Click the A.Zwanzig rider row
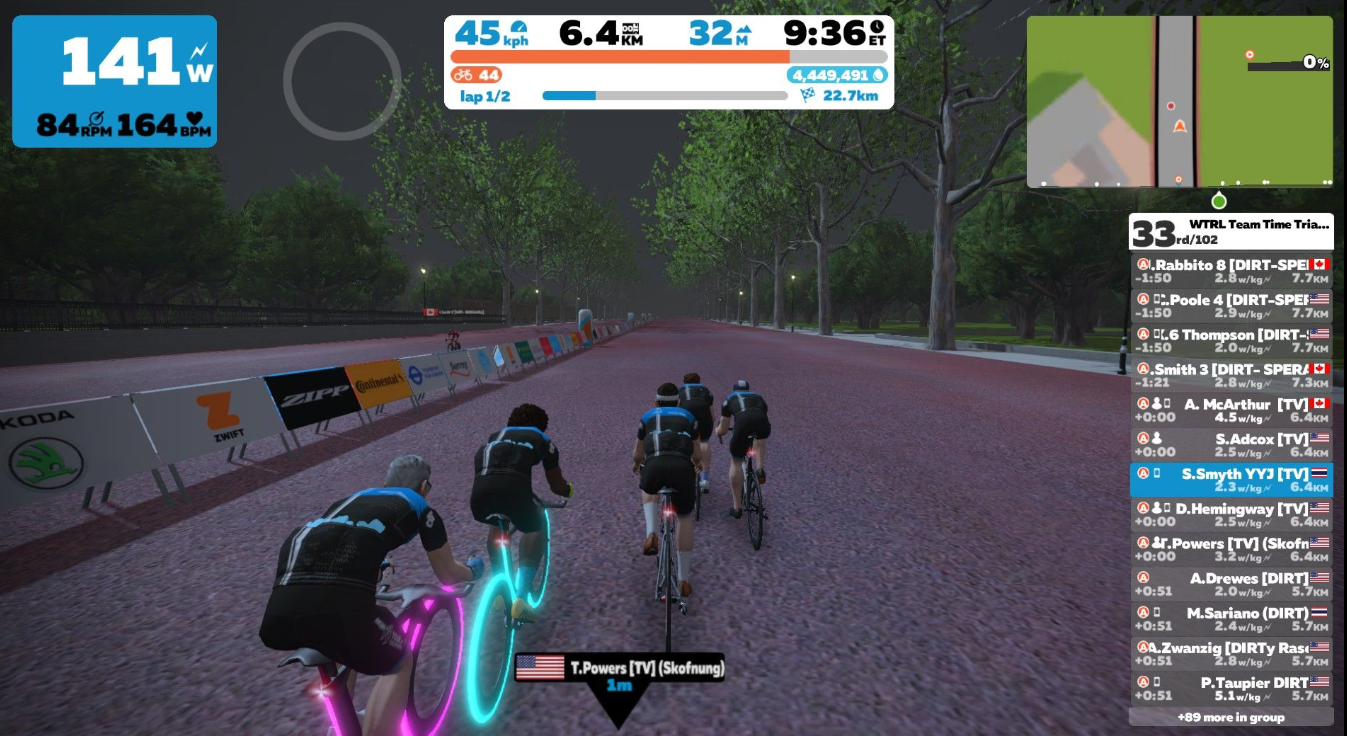1347x736 pixels. 1231,654
